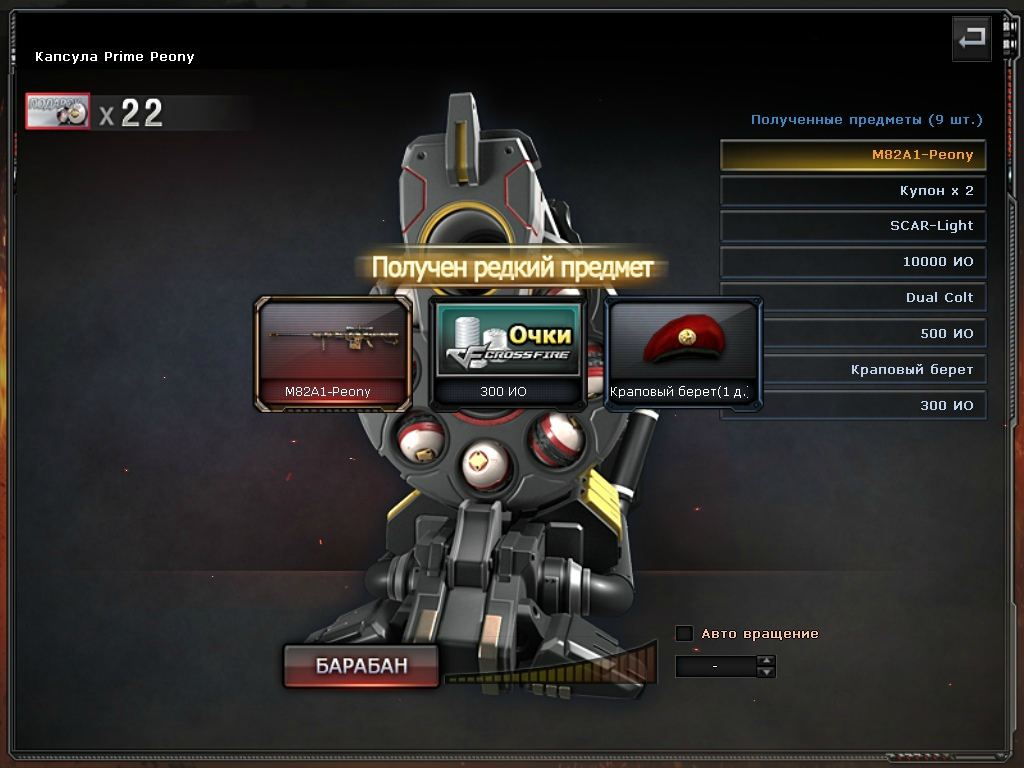Decrease the auto-spin count with down arrow
This screenshot has width=1024, height=768.
tap(766, 672)
